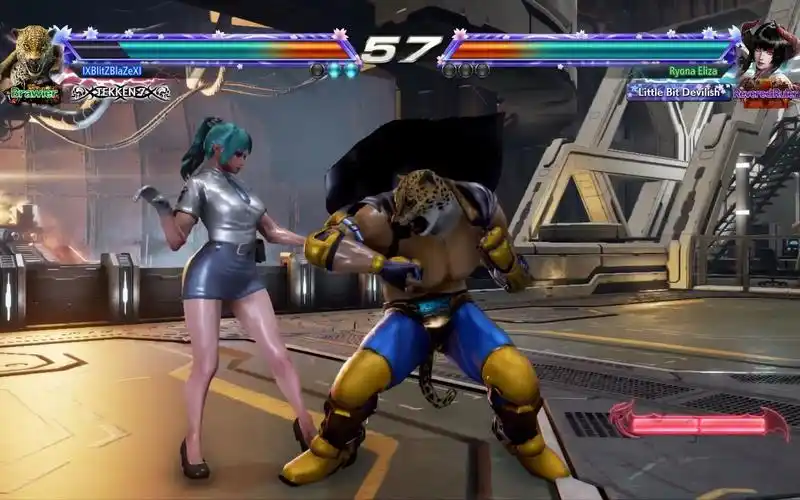Click the Brawler rank badge
800x500 pixels.
coord(34,93)
